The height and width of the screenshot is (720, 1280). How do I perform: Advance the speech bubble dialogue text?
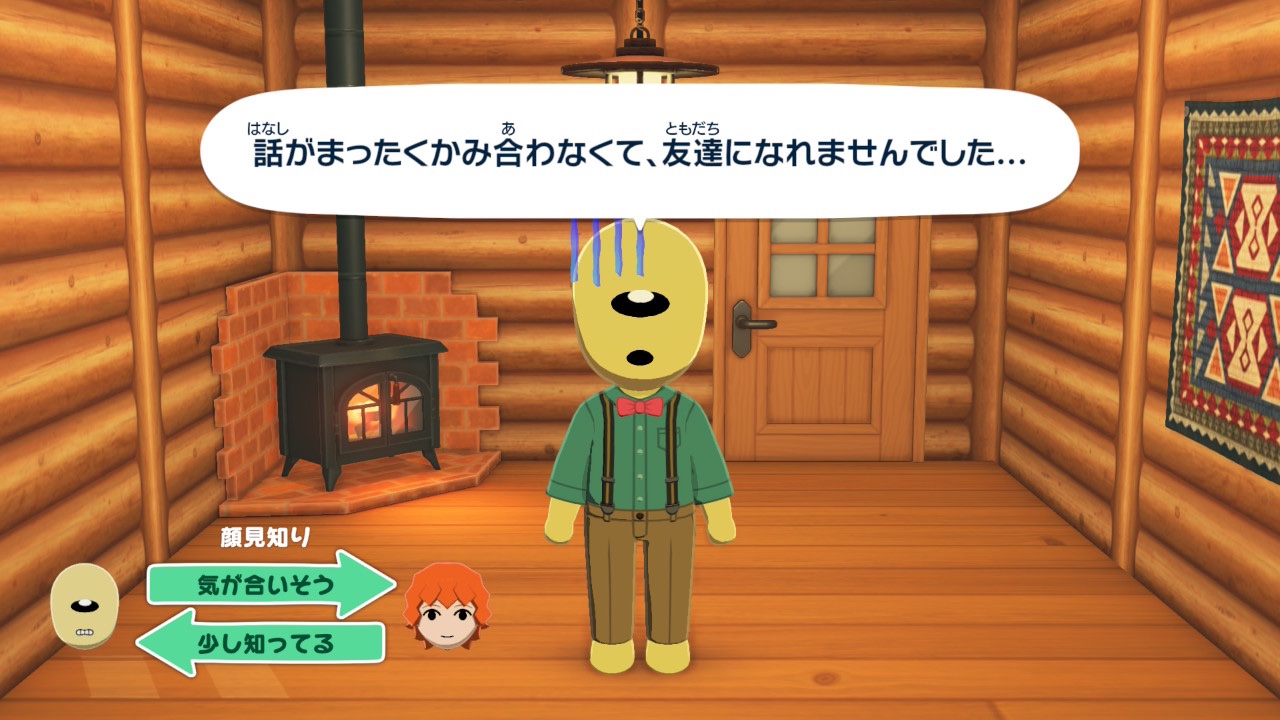(640, 152)
